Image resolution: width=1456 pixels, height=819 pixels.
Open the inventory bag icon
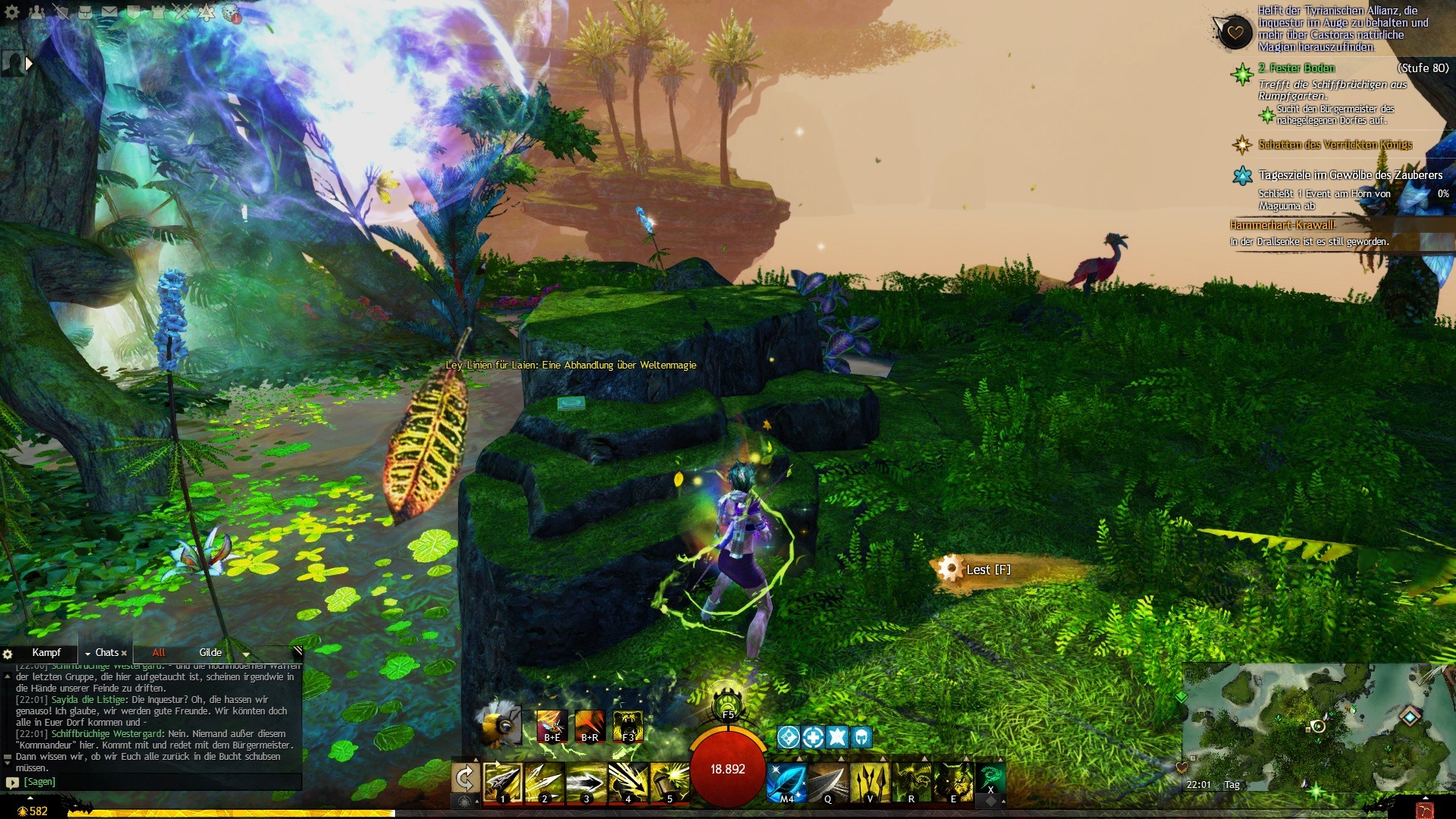point(86,12)
